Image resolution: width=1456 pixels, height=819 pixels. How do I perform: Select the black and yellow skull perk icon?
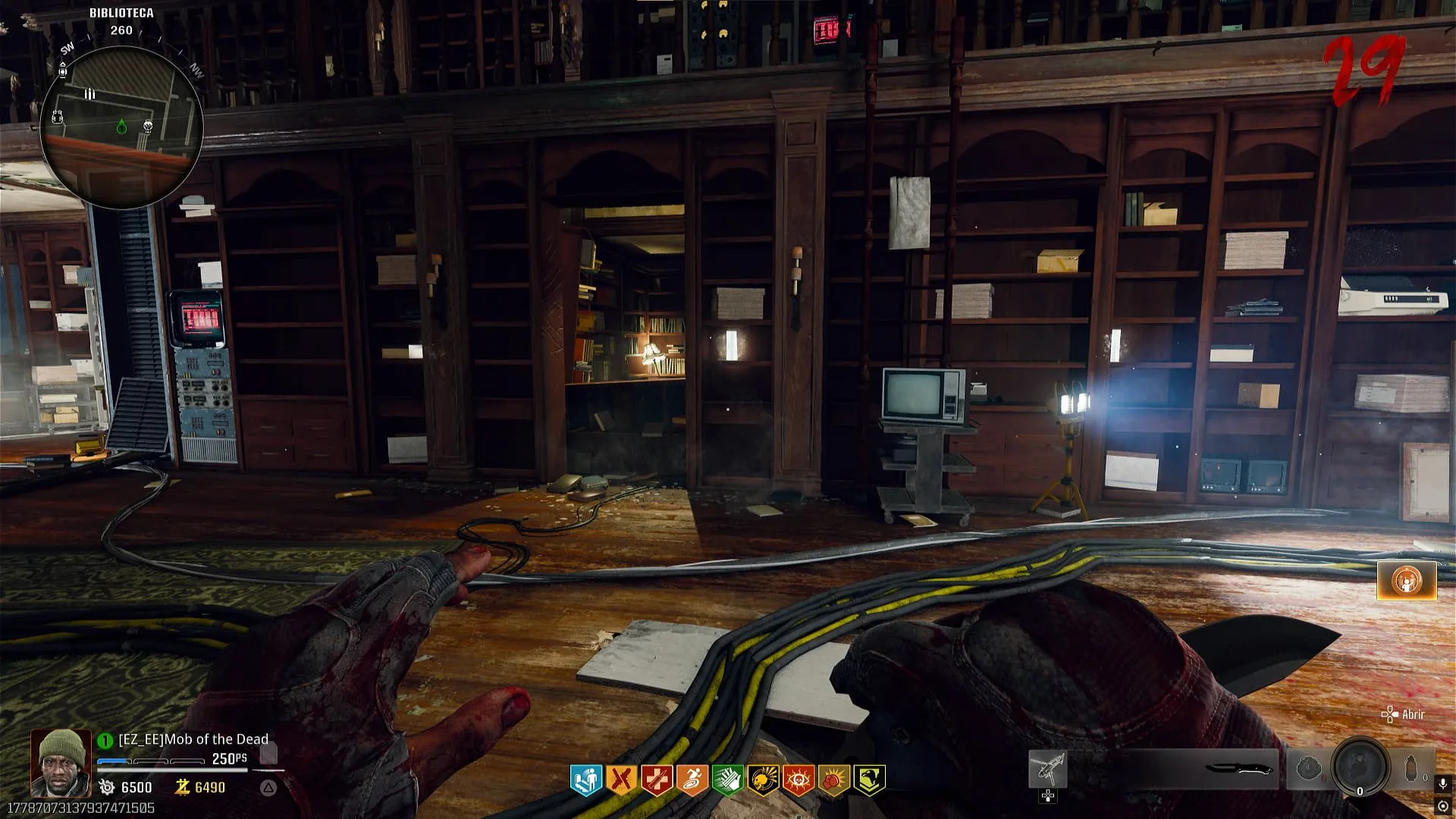point(763,779)
